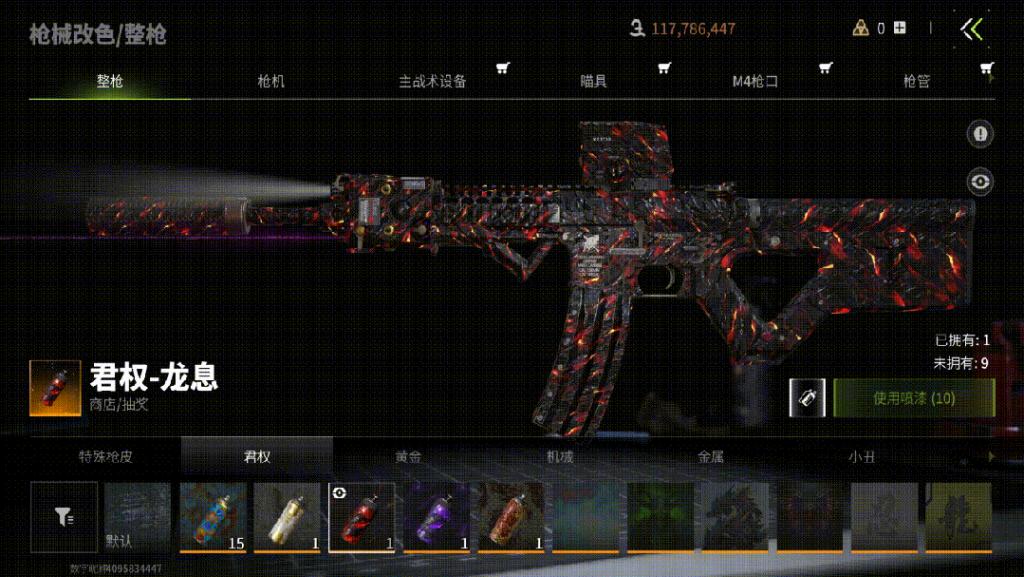Screen dimensions: 1024x577
Task: Go back with the double-chevron arrow
Action: [x=972, y=29]
